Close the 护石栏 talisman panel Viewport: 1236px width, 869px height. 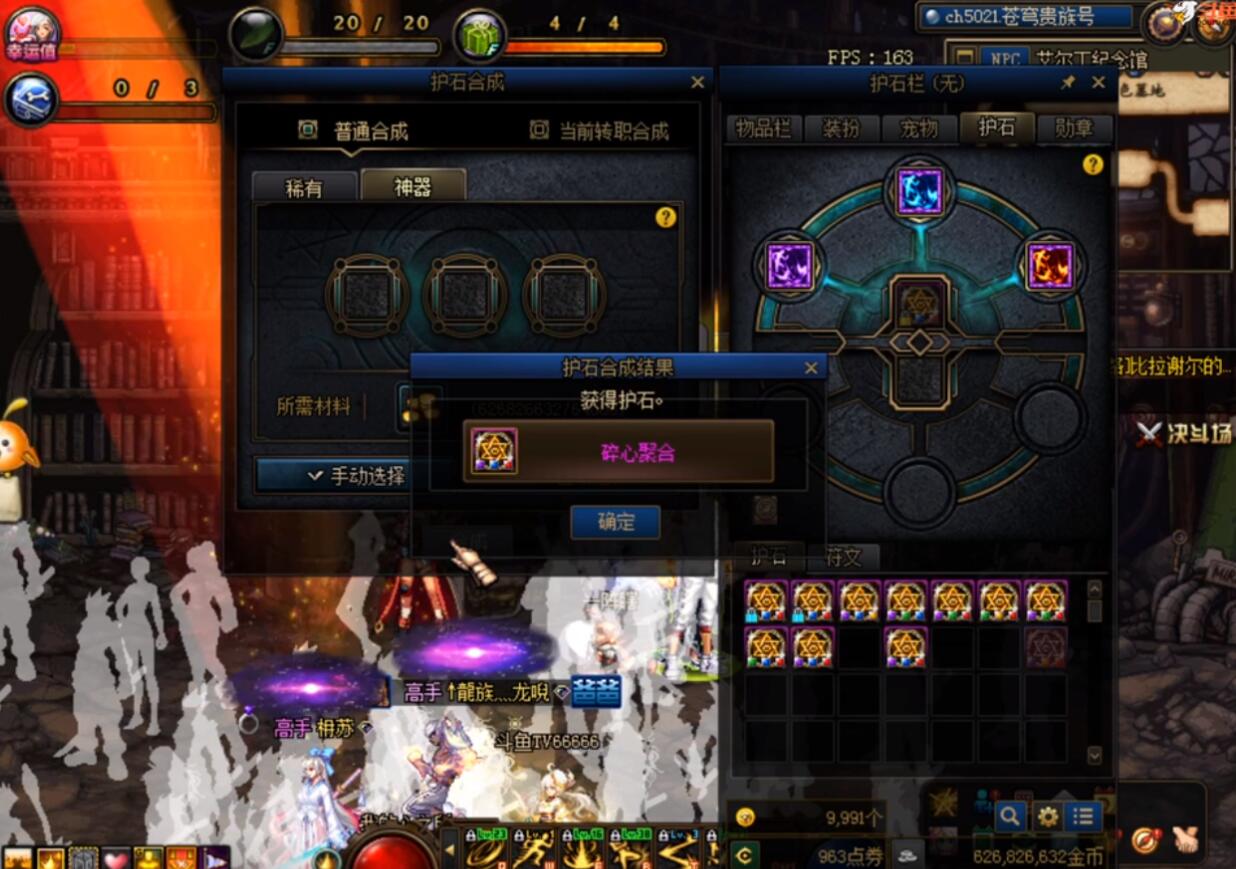pyautogui.click(x=1098, y=83)
